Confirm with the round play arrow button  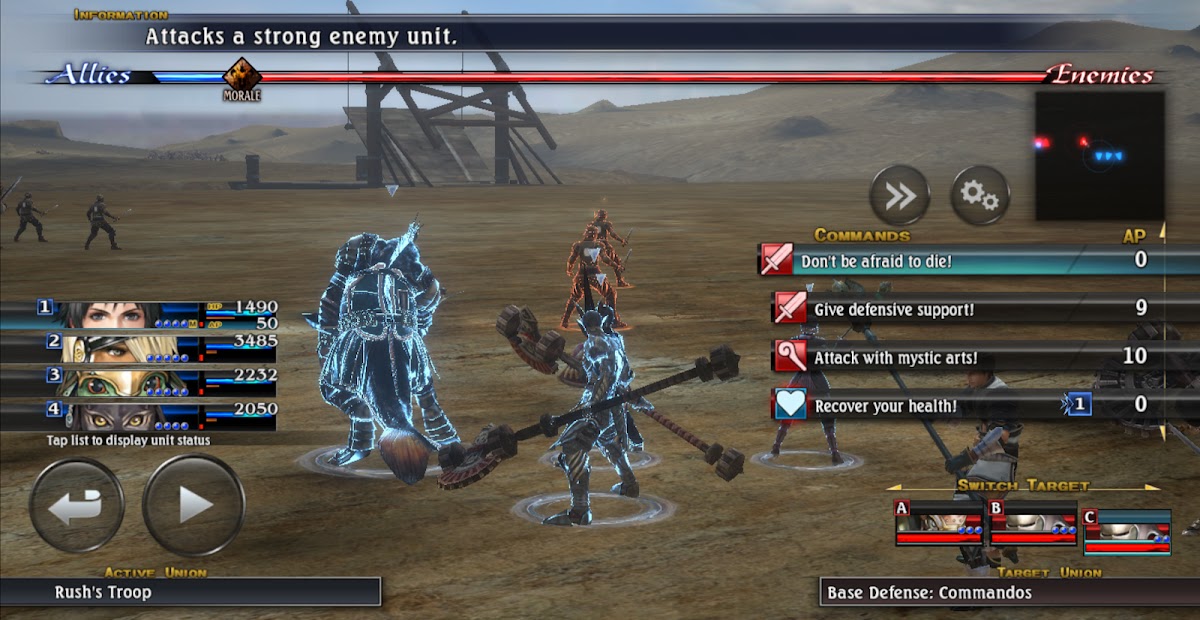pyautogui.click(x=193, y=506)
